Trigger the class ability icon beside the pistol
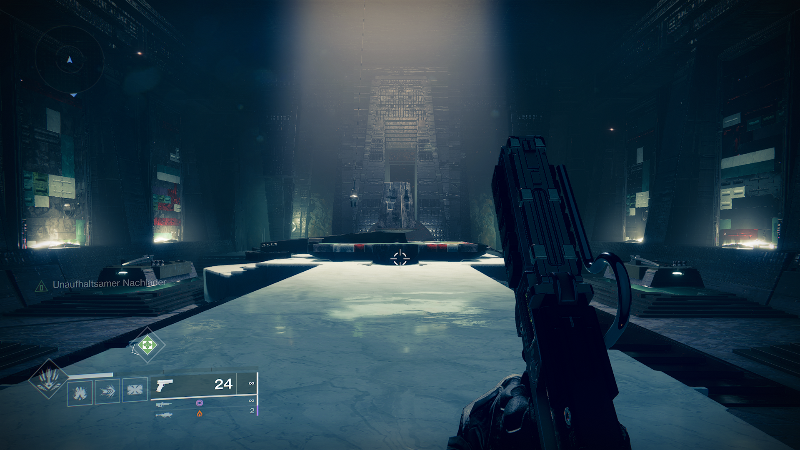800x450 pixels. pos(134,390)
